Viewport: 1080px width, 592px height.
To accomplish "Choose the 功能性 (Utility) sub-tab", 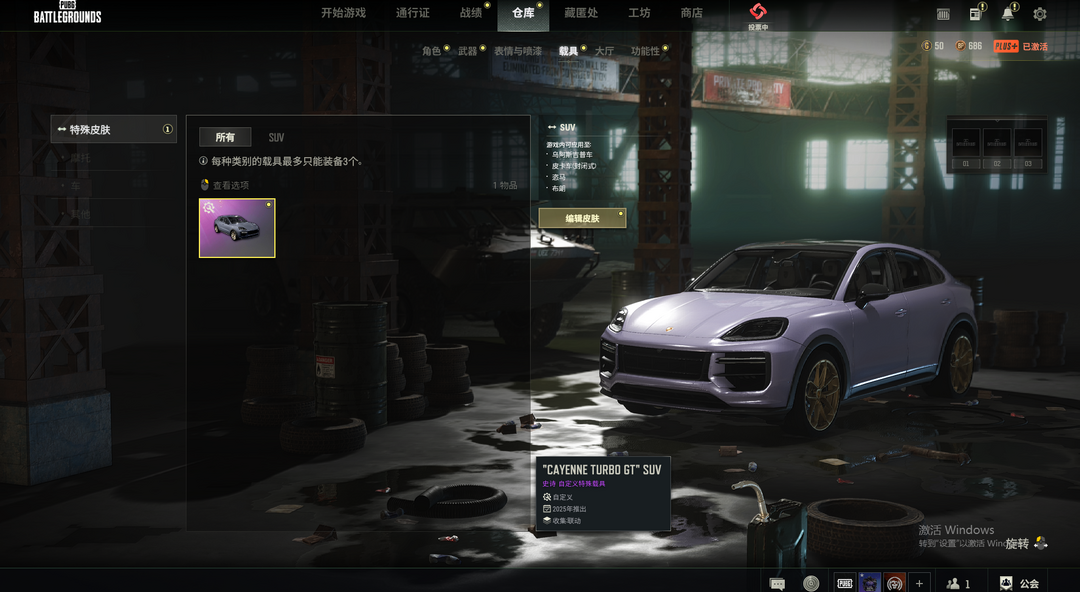I will [645, 51].
